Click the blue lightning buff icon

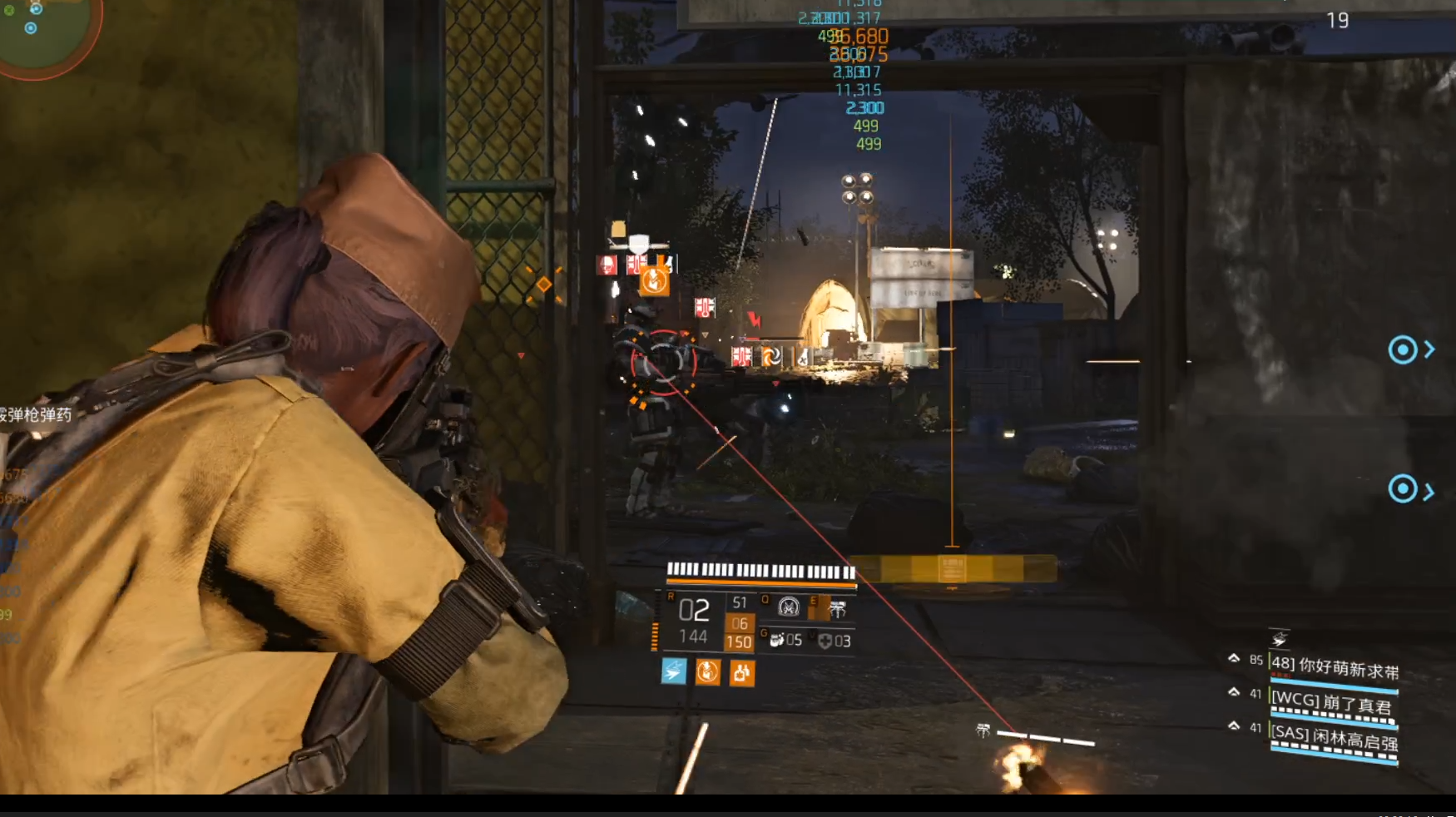pos(673,671)
